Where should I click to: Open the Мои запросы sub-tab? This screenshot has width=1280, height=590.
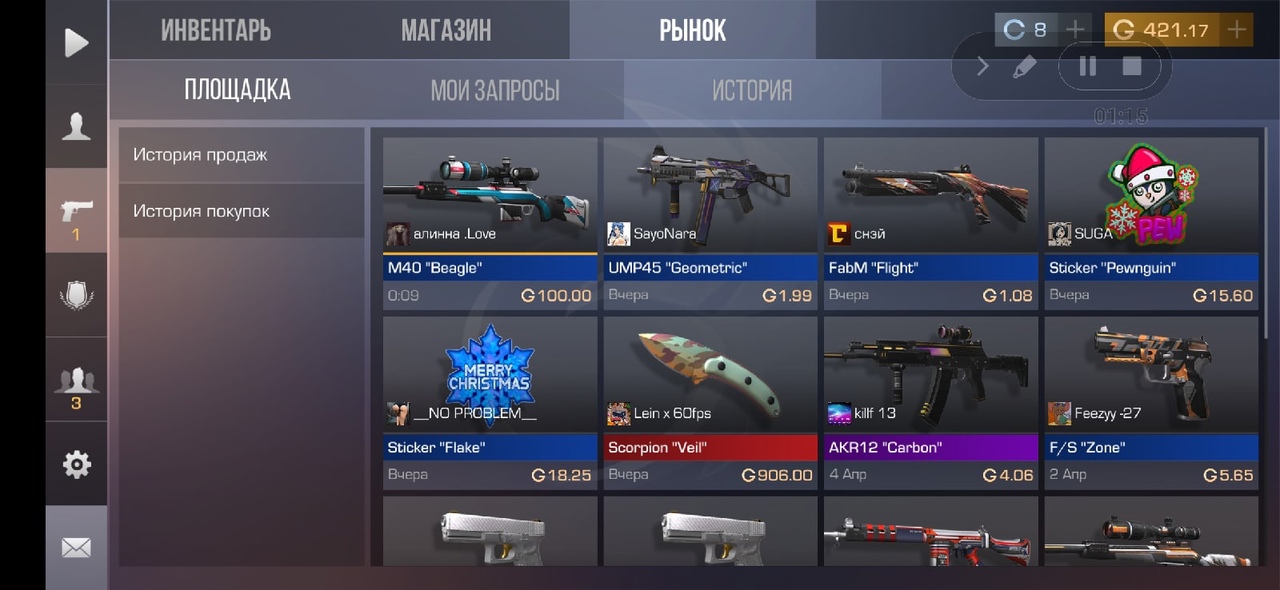(x=495, y=91)
